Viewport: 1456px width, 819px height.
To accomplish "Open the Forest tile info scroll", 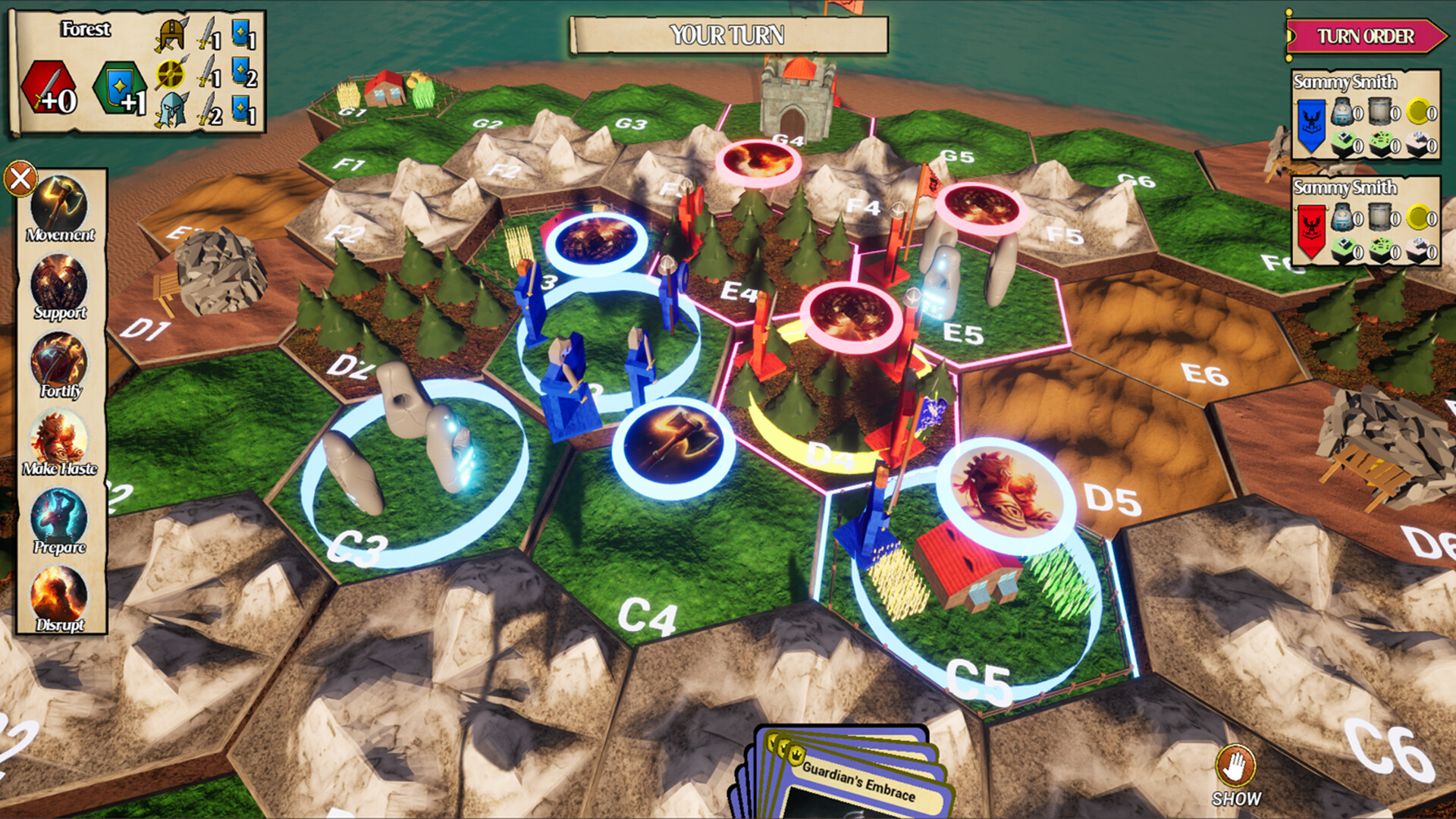I will coord(85,30).
